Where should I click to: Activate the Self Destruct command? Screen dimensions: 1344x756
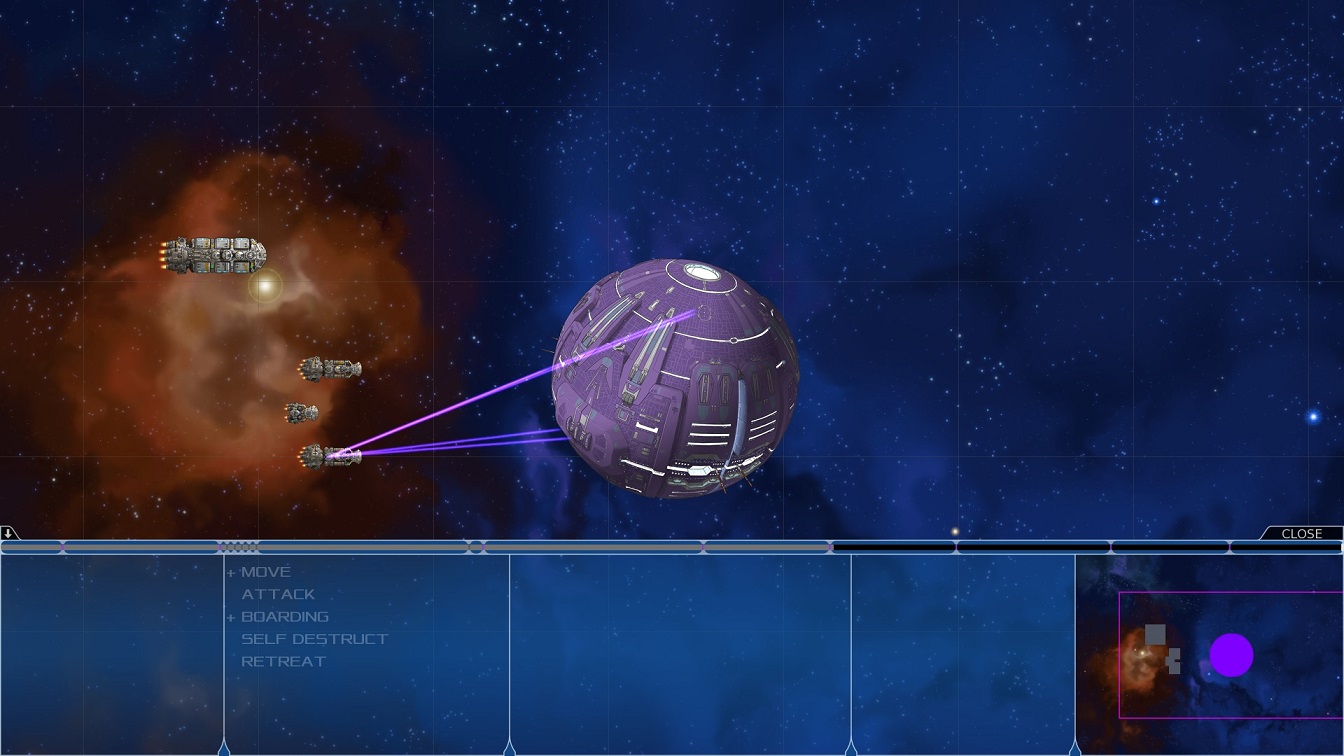pyautogui.click(x=314, y=639)
